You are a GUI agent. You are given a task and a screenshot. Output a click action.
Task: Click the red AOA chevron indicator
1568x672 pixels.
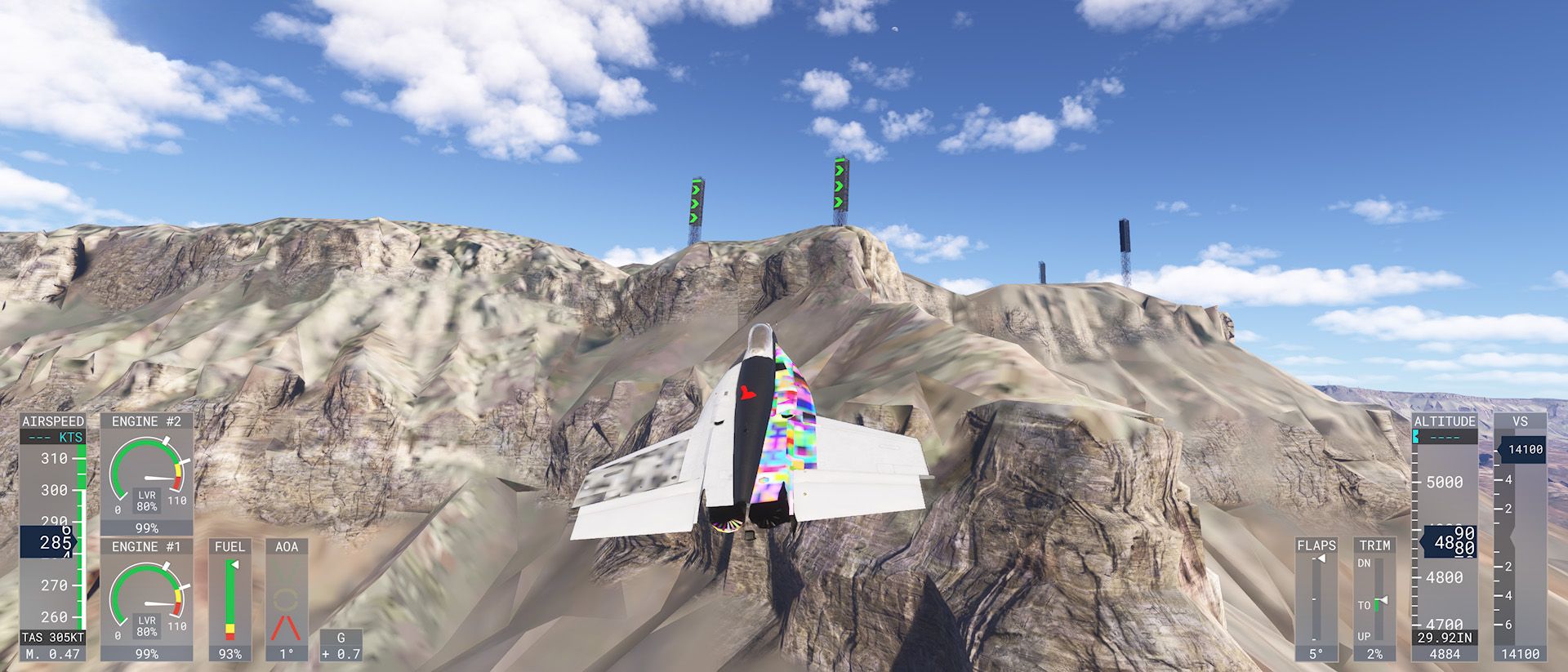pos(287,625)
